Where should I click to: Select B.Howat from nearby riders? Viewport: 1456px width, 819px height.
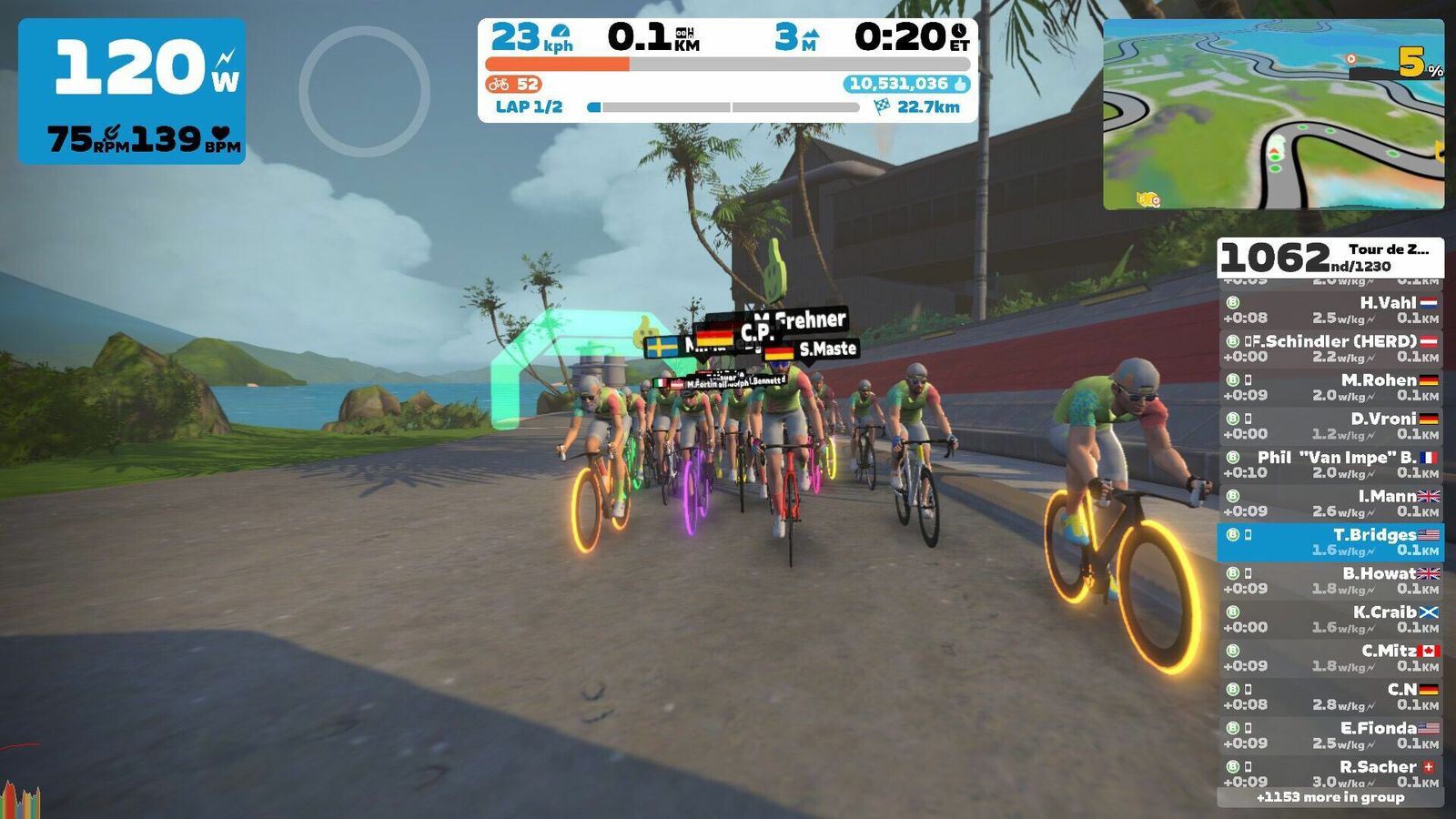point(1330,581)
